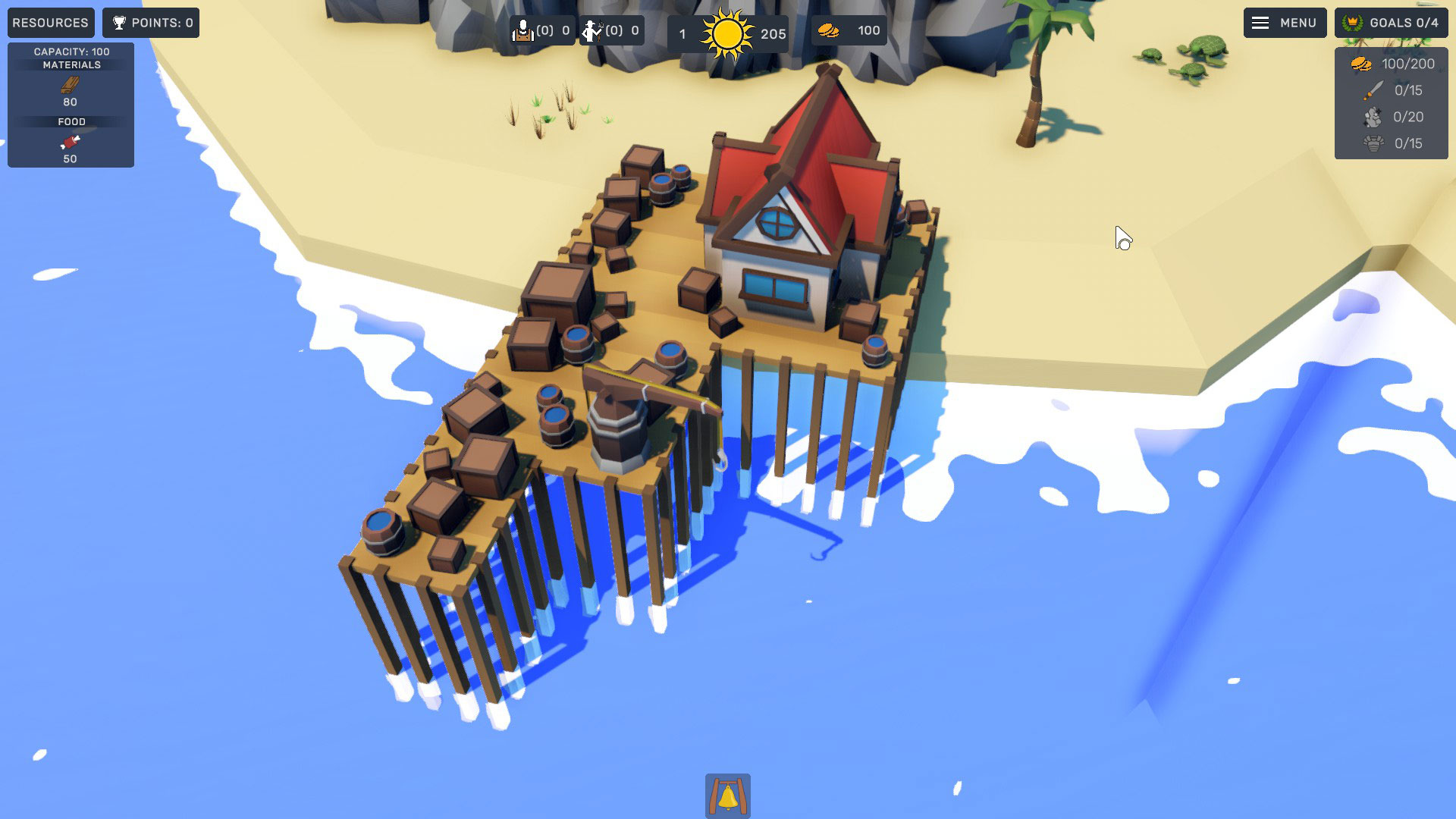Select the sword goal showing 0/15
This screenshot has height=819, width=1456.
tap(1392, 92)
